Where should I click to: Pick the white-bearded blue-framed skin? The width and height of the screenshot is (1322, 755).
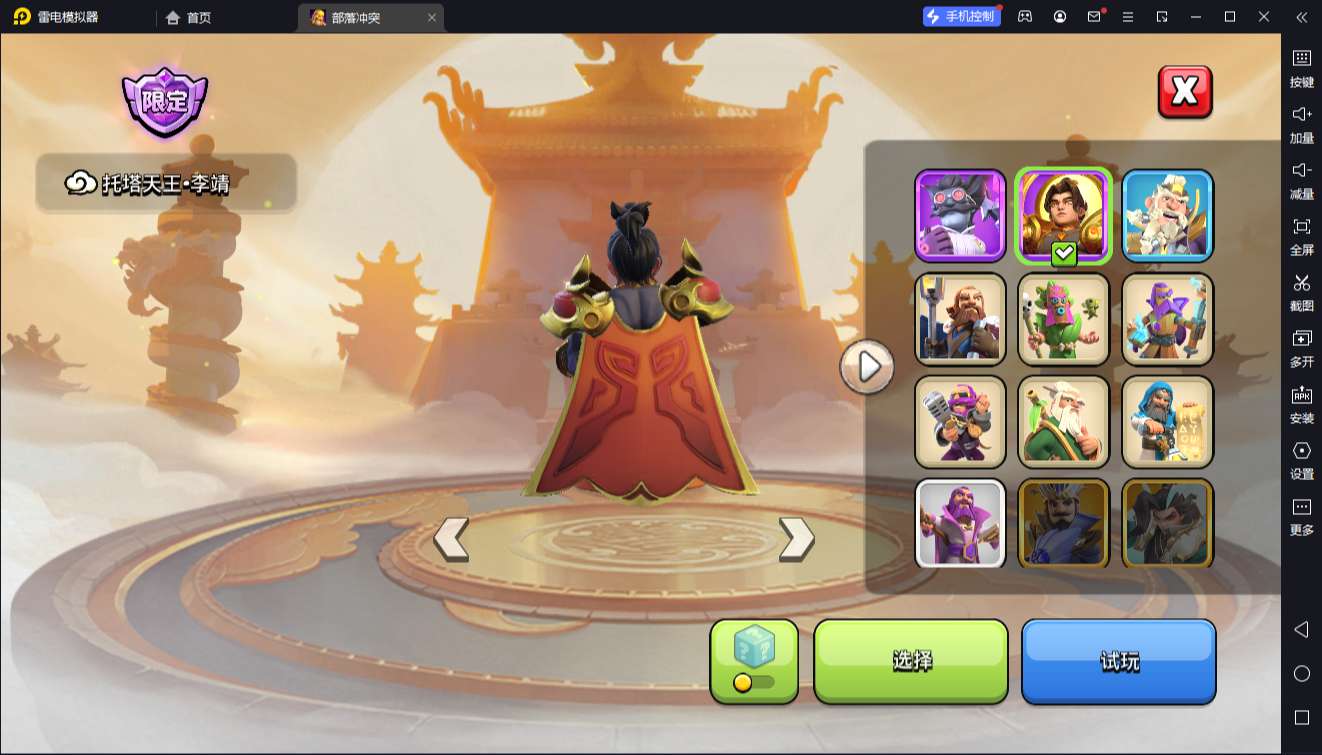(x=1167, y=216)
